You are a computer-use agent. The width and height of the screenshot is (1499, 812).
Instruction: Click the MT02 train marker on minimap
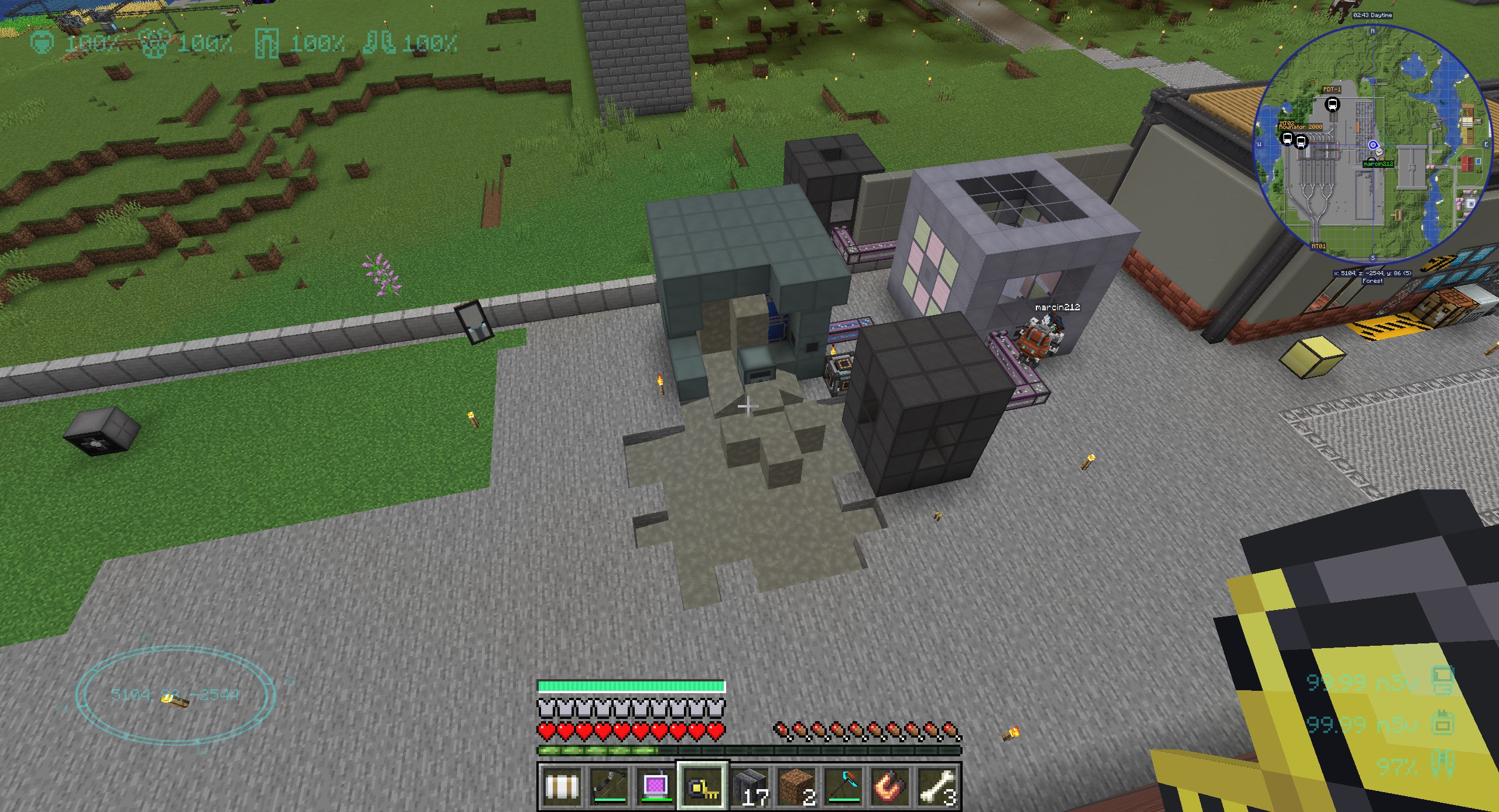point(1287,139)
